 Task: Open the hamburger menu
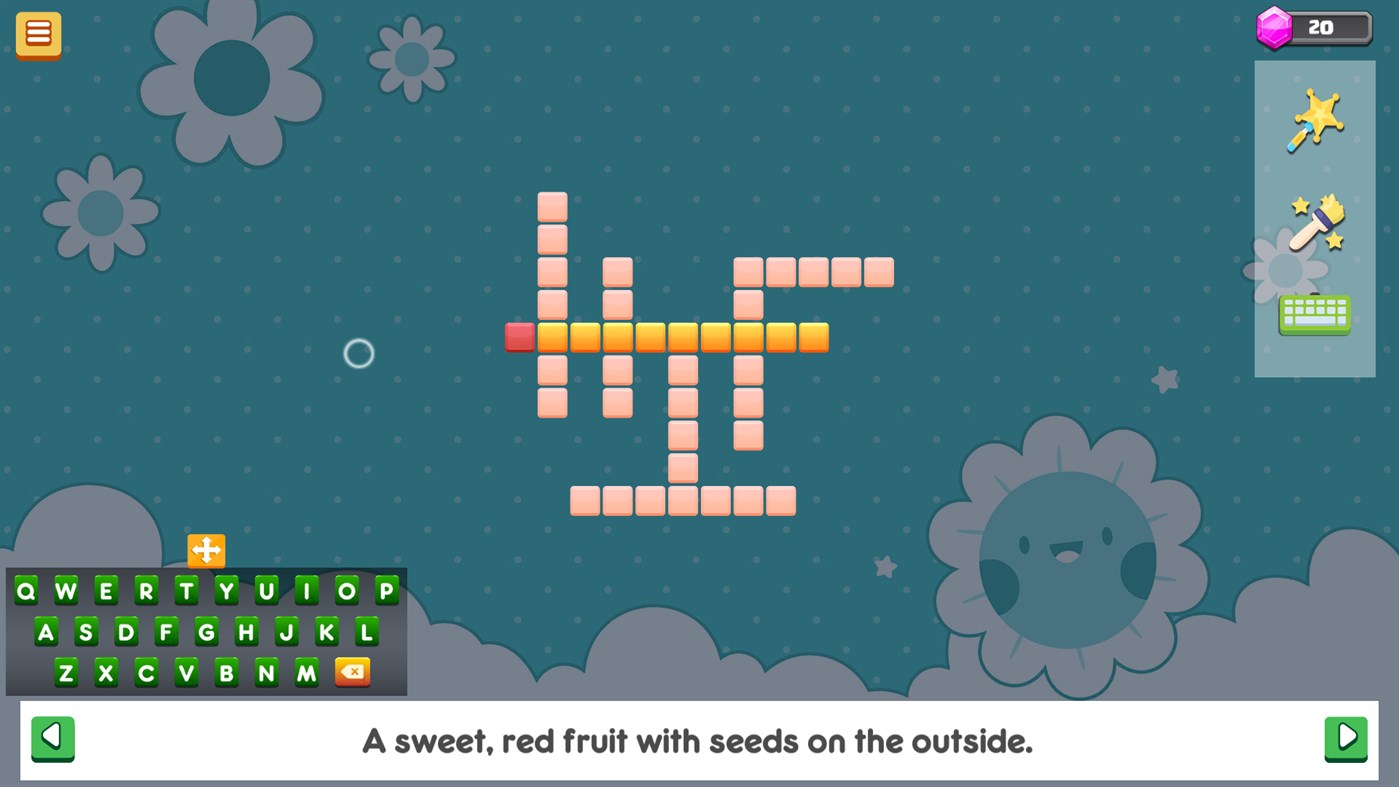point(38,33)
